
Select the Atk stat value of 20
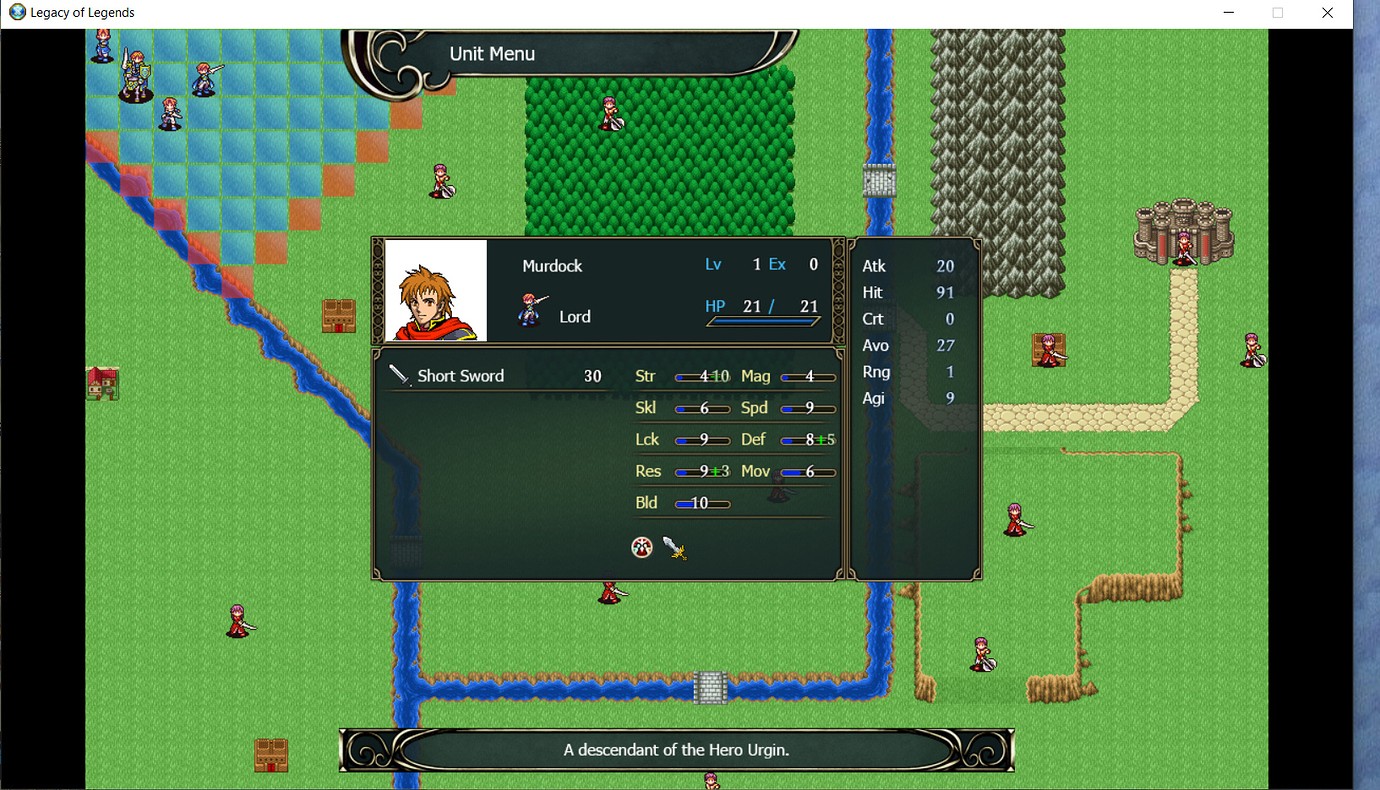point(946,266)
